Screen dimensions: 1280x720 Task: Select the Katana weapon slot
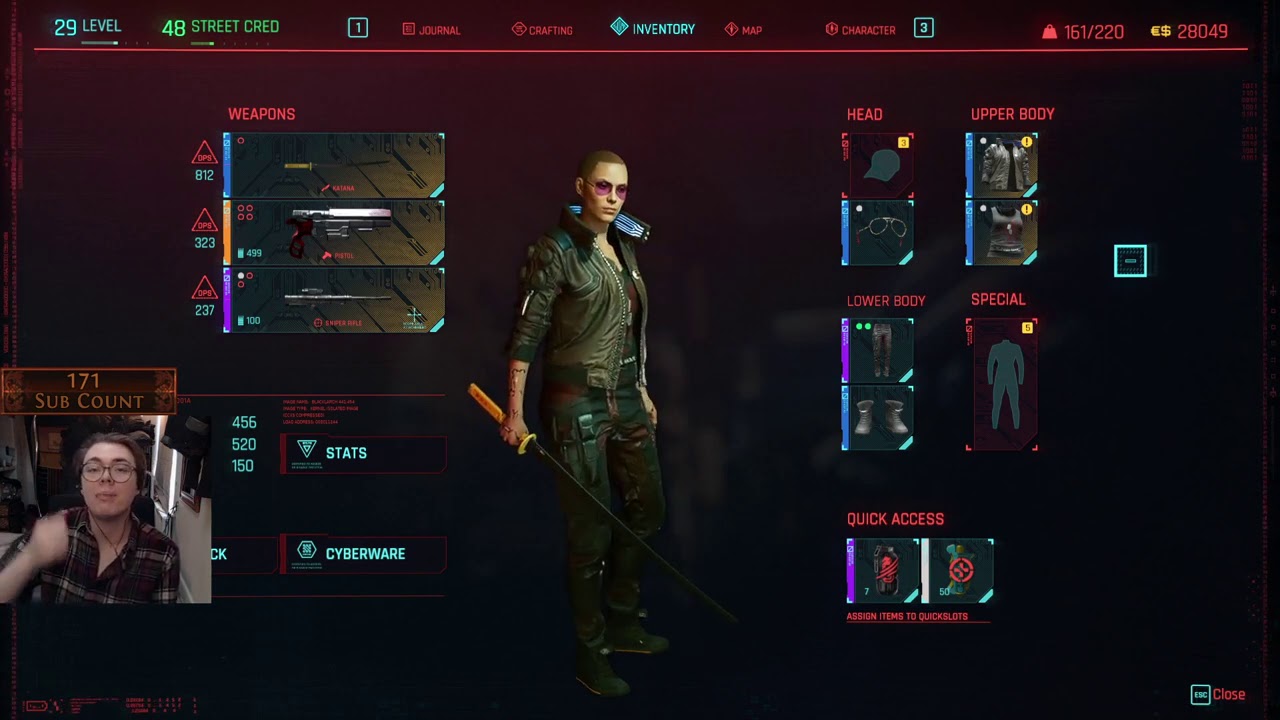[334, 165]
